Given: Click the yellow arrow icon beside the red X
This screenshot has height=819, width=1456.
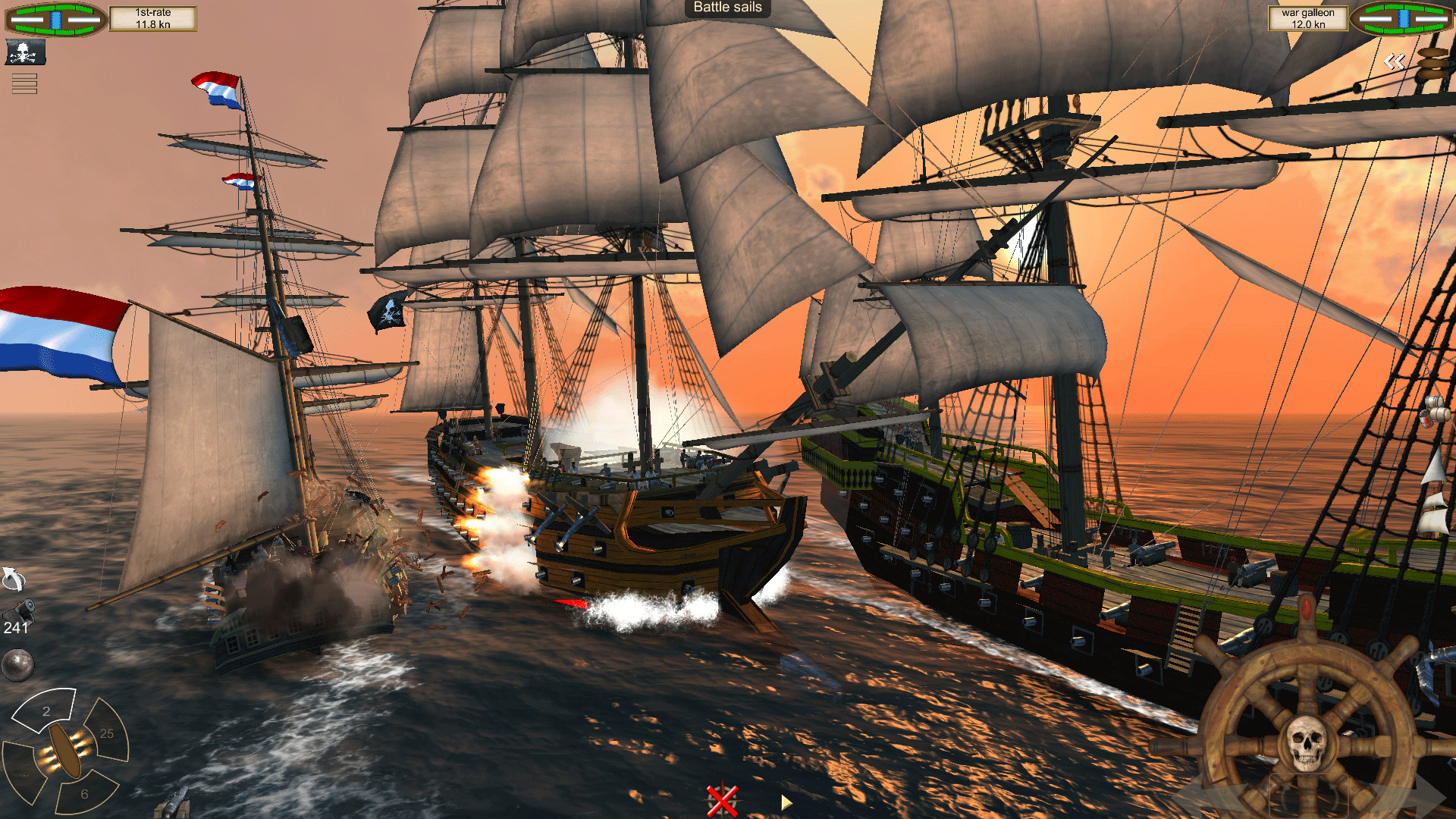Looking at the screenshot, I should pos(786,802).
